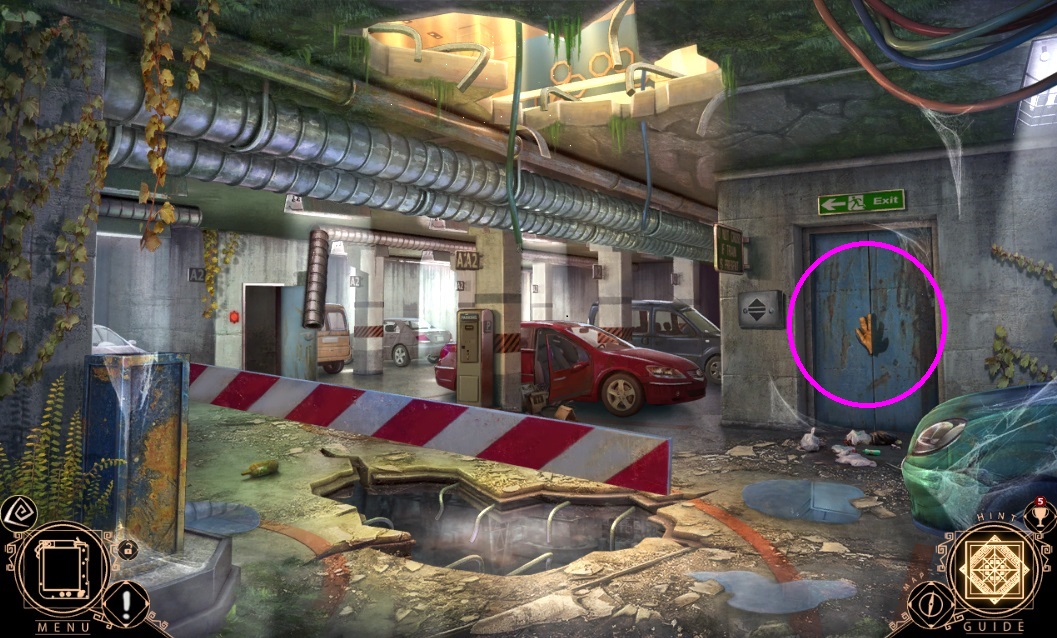The image size is (1057, 638).
Task: Open the exclamation mark objectives icon
Action: click(129, 603)
